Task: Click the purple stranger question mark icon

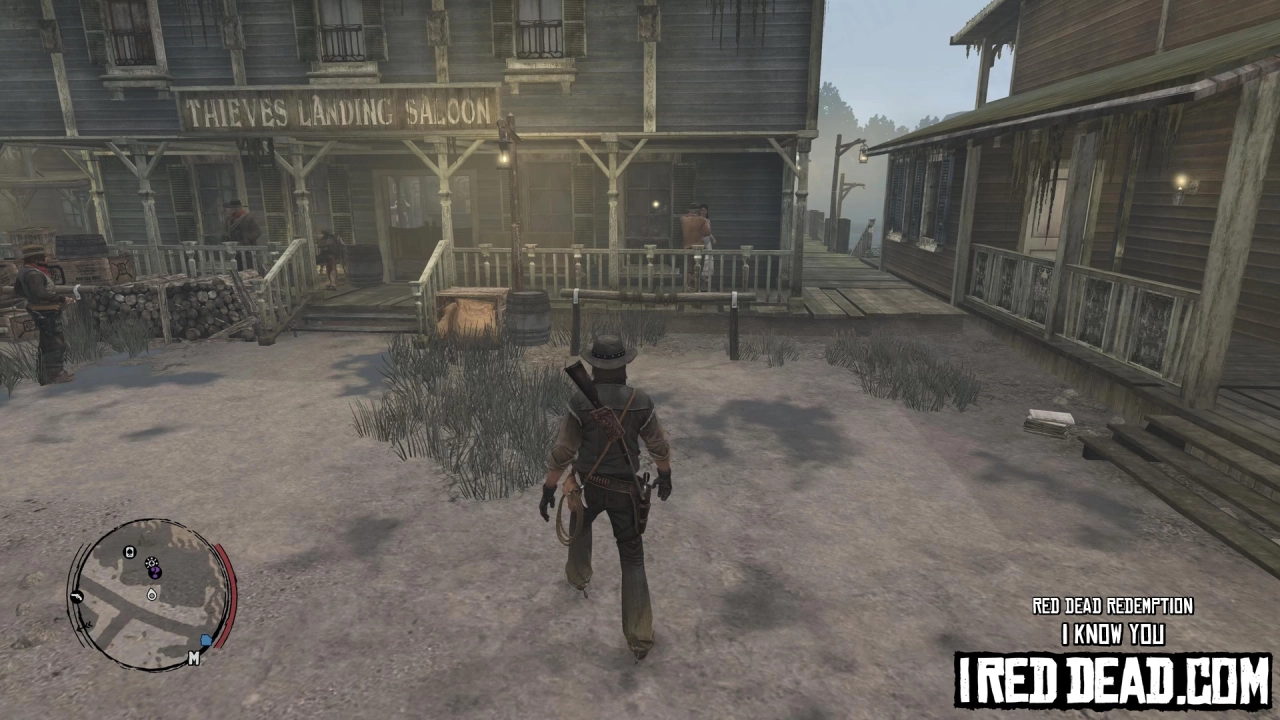Action: (x=155, y=572)
